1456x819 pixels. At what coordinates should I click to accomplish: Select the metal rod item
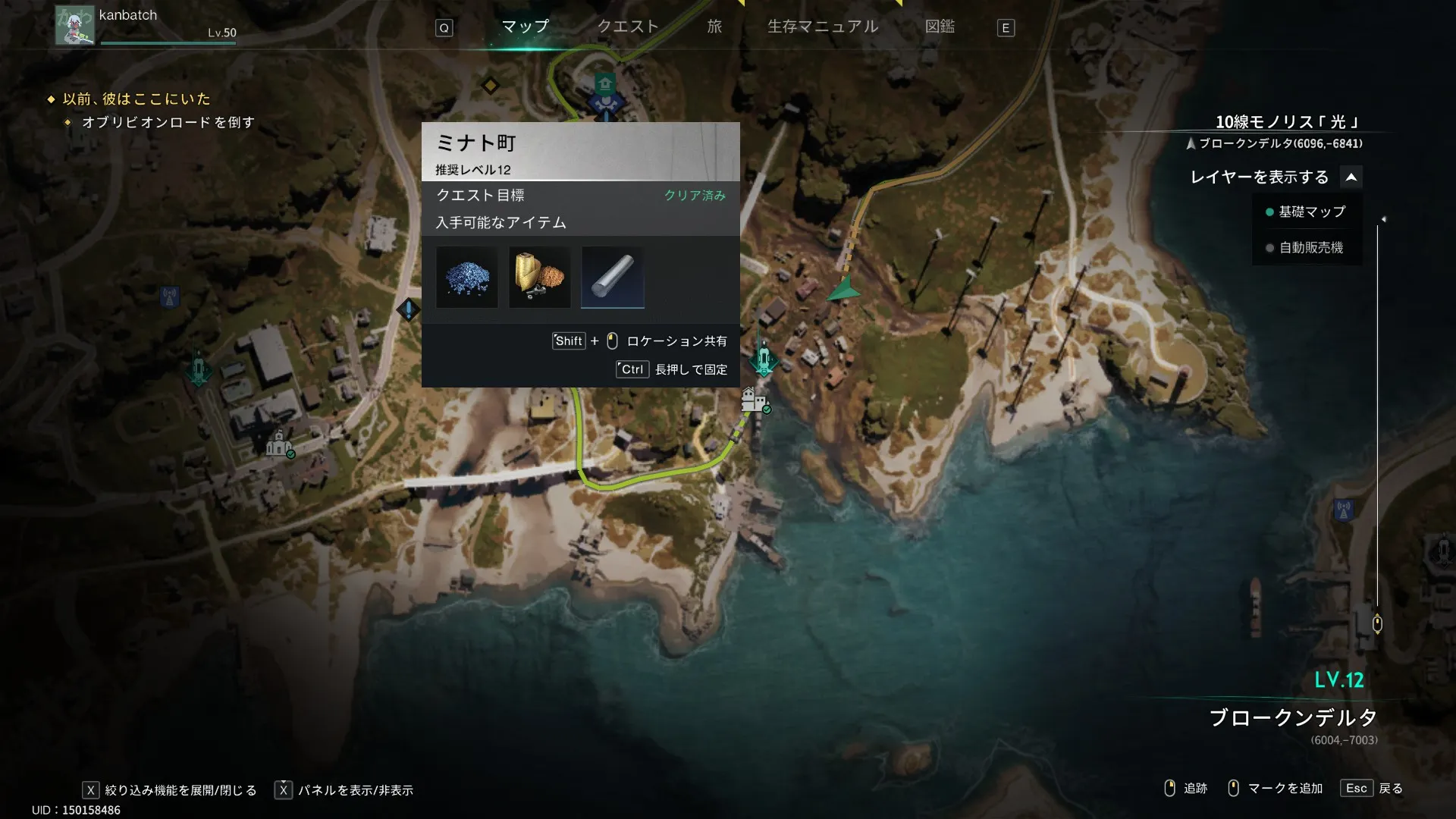(x=613, y=278)
